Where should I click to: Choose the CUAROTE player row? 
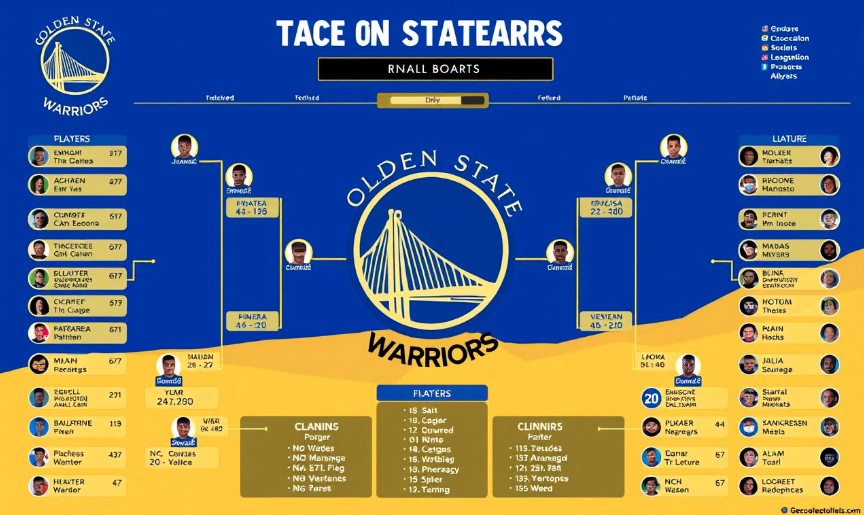pyautogui.click(x=77, y=220)
